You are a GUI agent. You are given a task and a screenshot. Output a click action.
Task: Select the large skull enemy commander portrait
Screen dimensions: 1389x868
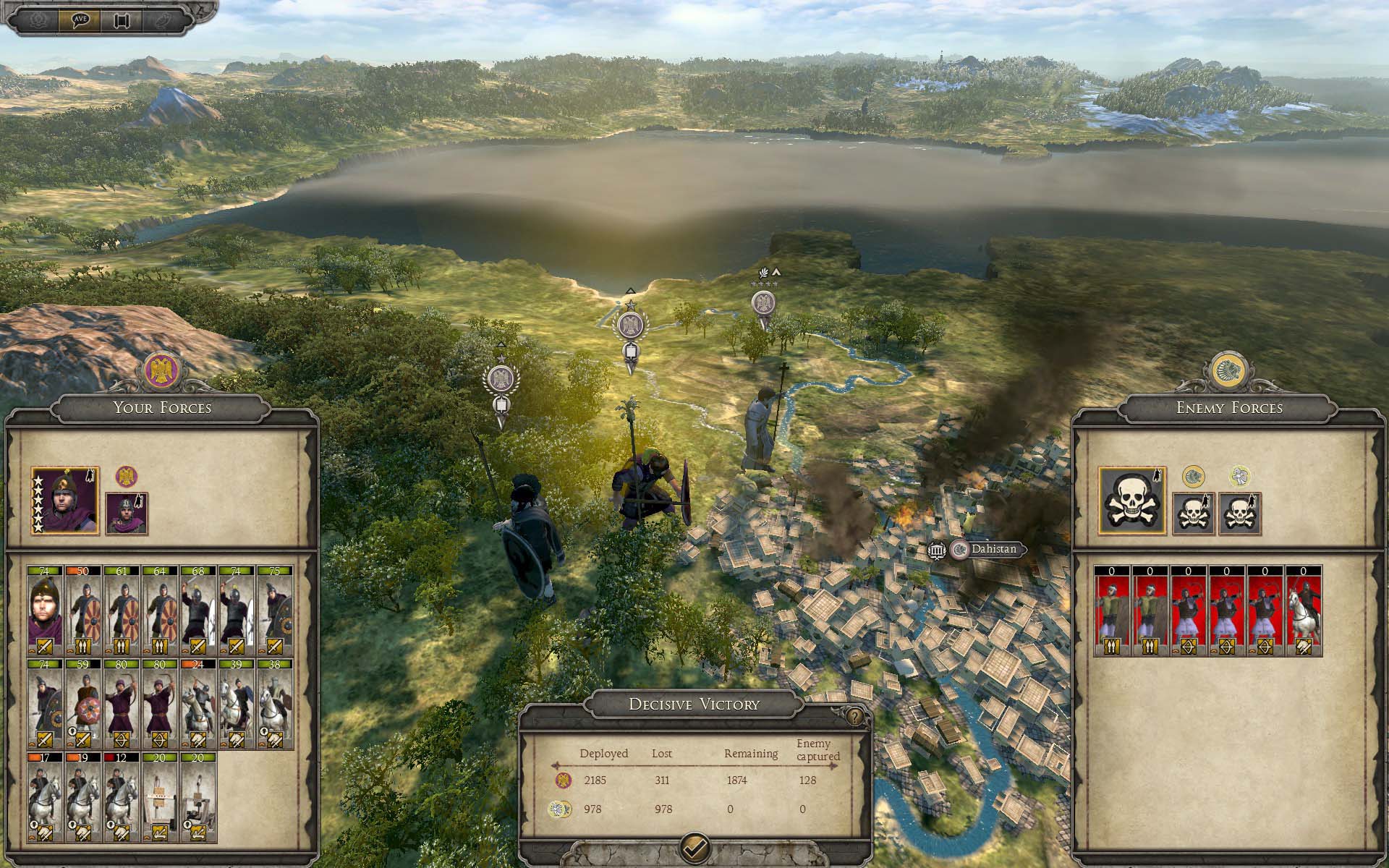(x=1131, y=501)
